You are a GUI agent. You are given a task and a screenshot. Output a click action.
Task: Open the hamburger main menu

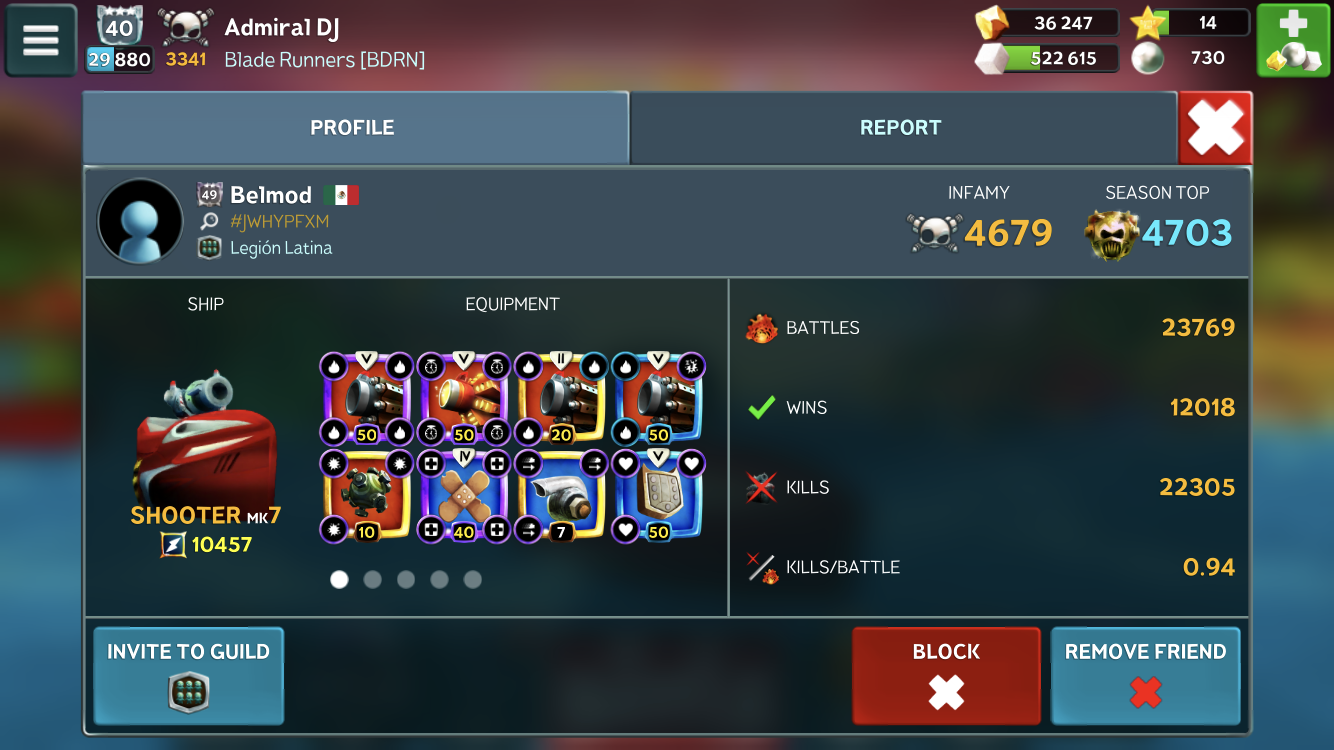[x=41, y=41]
